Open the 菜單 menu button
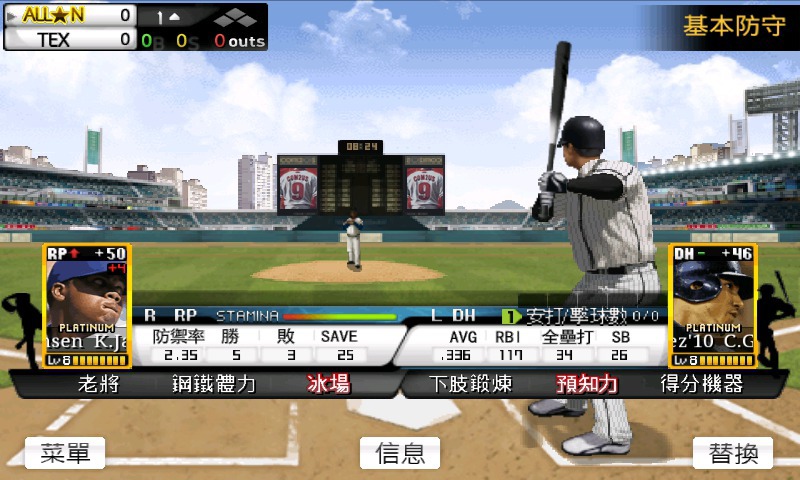Image resolution: width=800 pixels, height=480 pixels. tap(65, 453)
